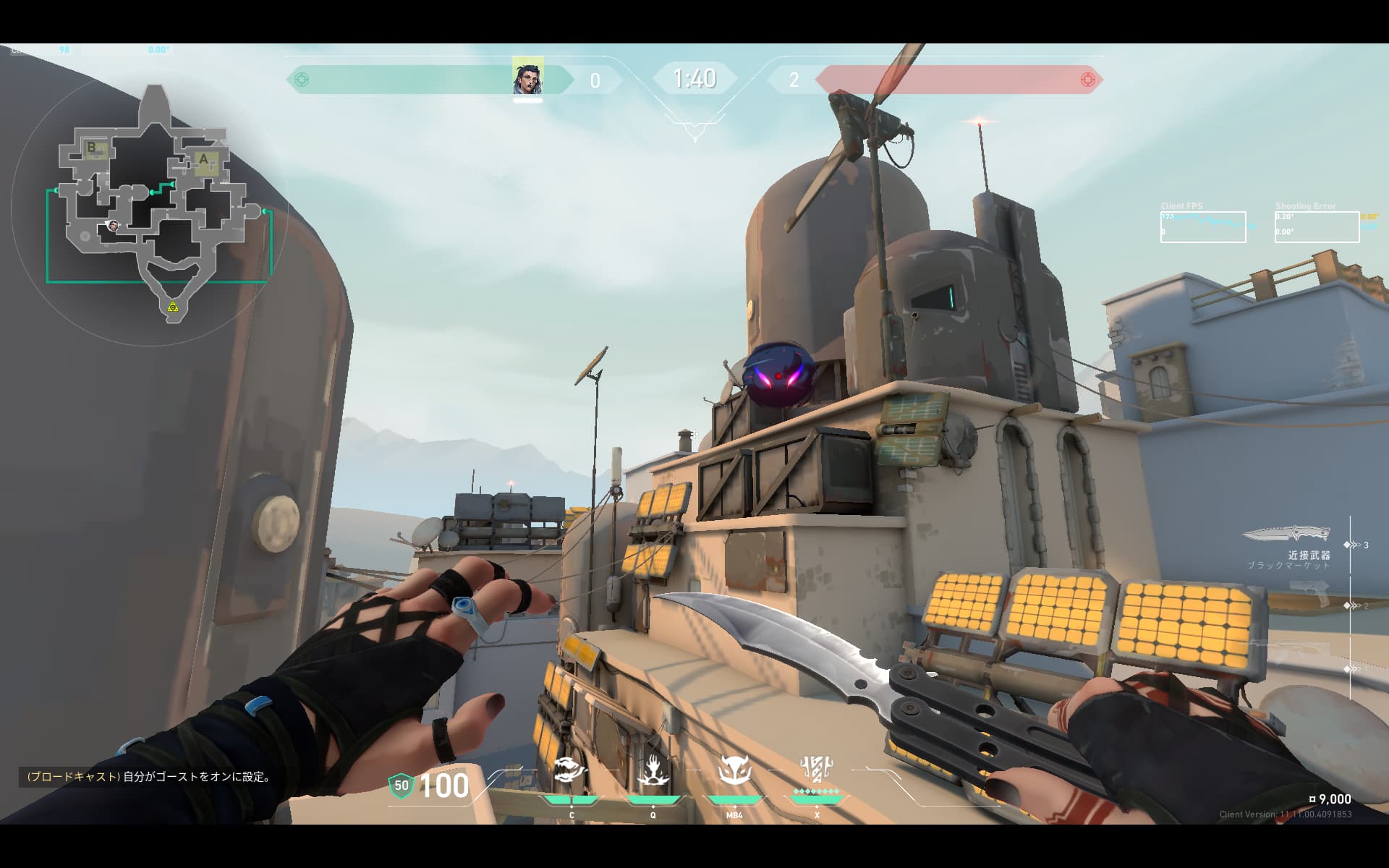
Task: Click the Client FPS graph box
Action: click(x=1202, y=227)
